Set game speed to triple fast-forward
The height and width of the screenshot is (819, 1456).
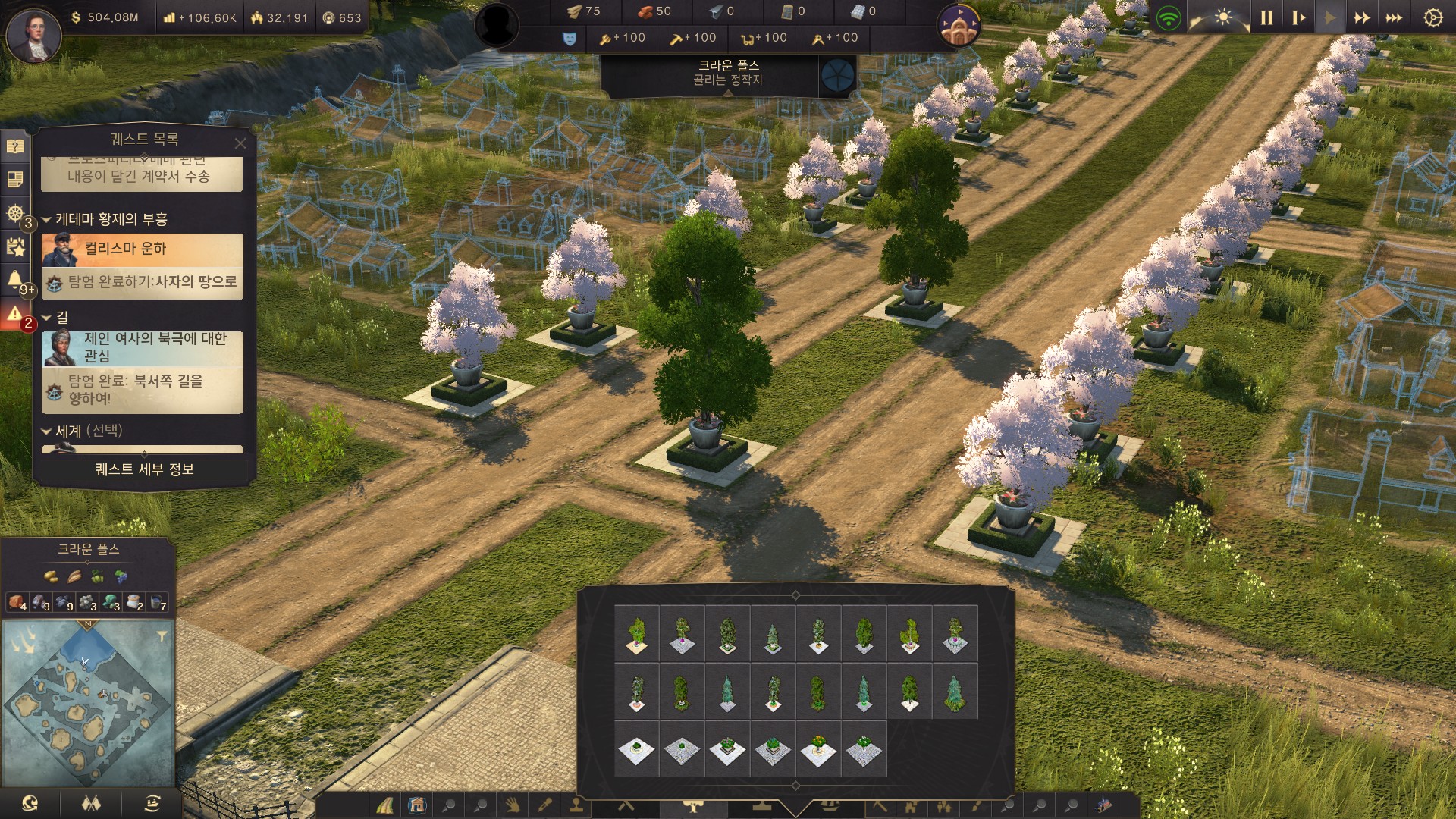1394,17
